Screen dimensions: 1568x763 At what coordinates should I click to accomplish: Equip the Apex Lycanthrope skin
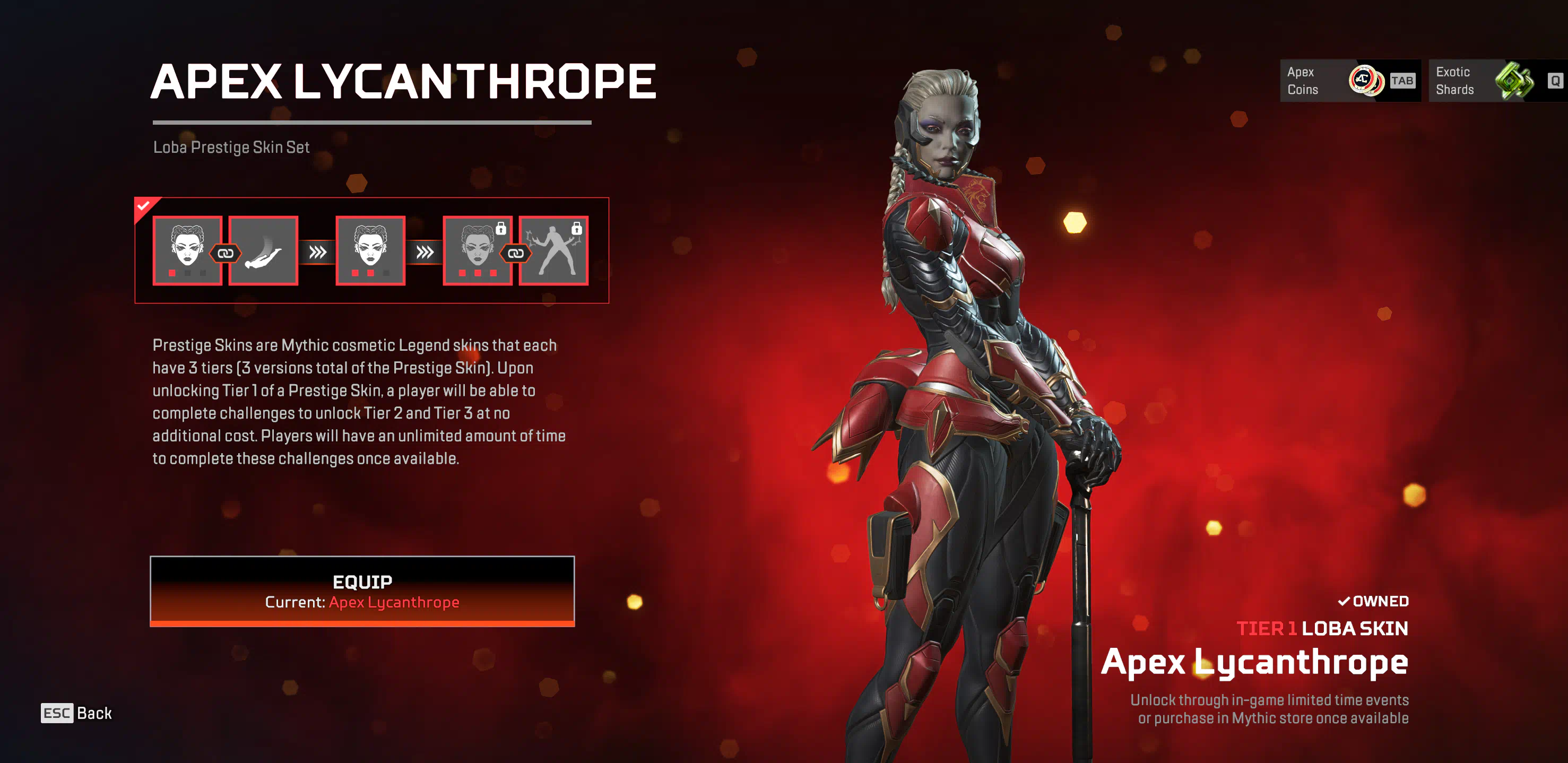click(362, 590)
